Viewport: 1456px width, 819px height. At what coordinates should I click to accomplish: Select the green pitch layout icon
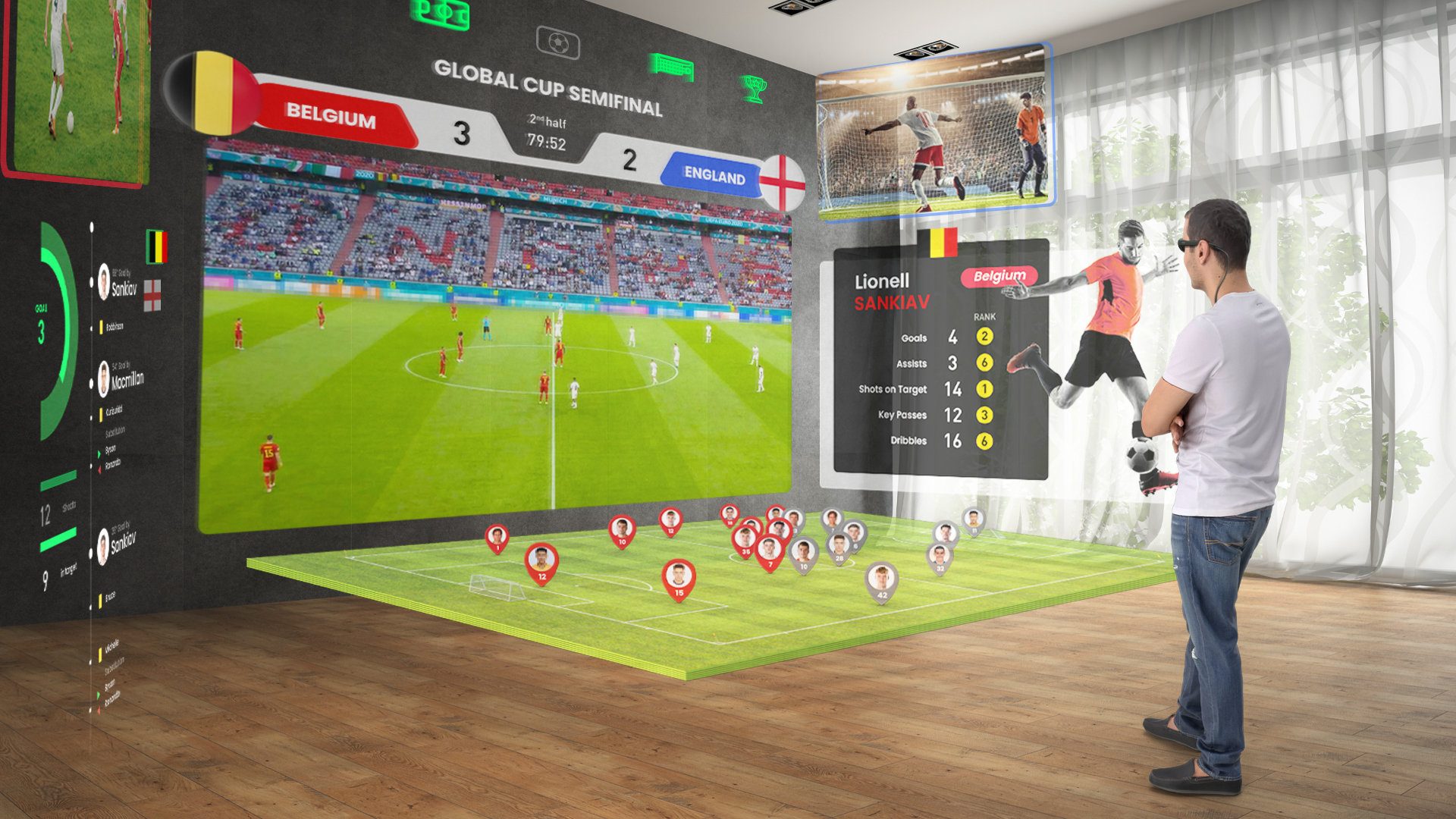click(440, 14)
